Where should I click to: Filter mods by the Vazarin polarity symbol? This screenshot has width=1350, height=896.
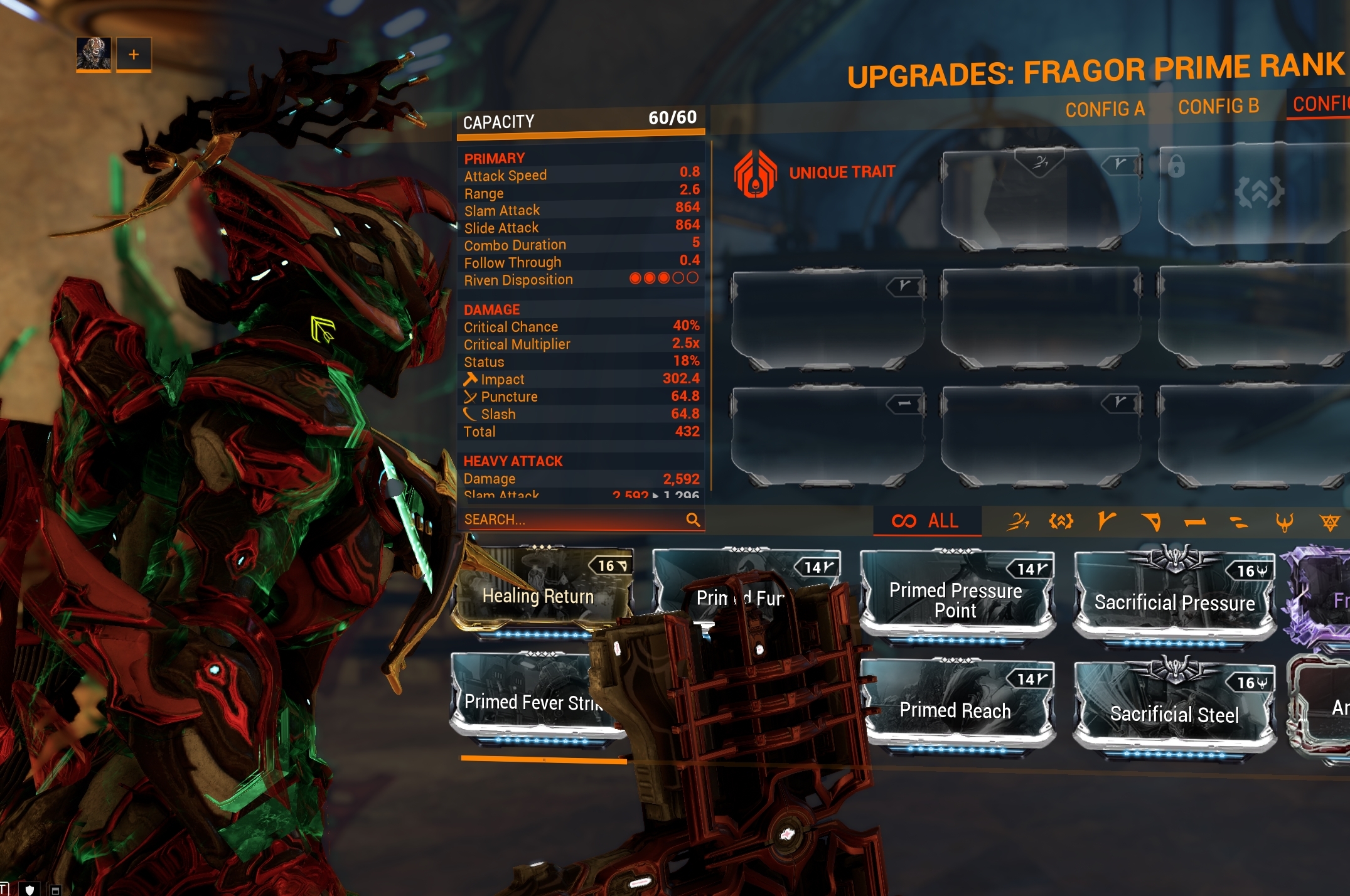point(1151,521)
